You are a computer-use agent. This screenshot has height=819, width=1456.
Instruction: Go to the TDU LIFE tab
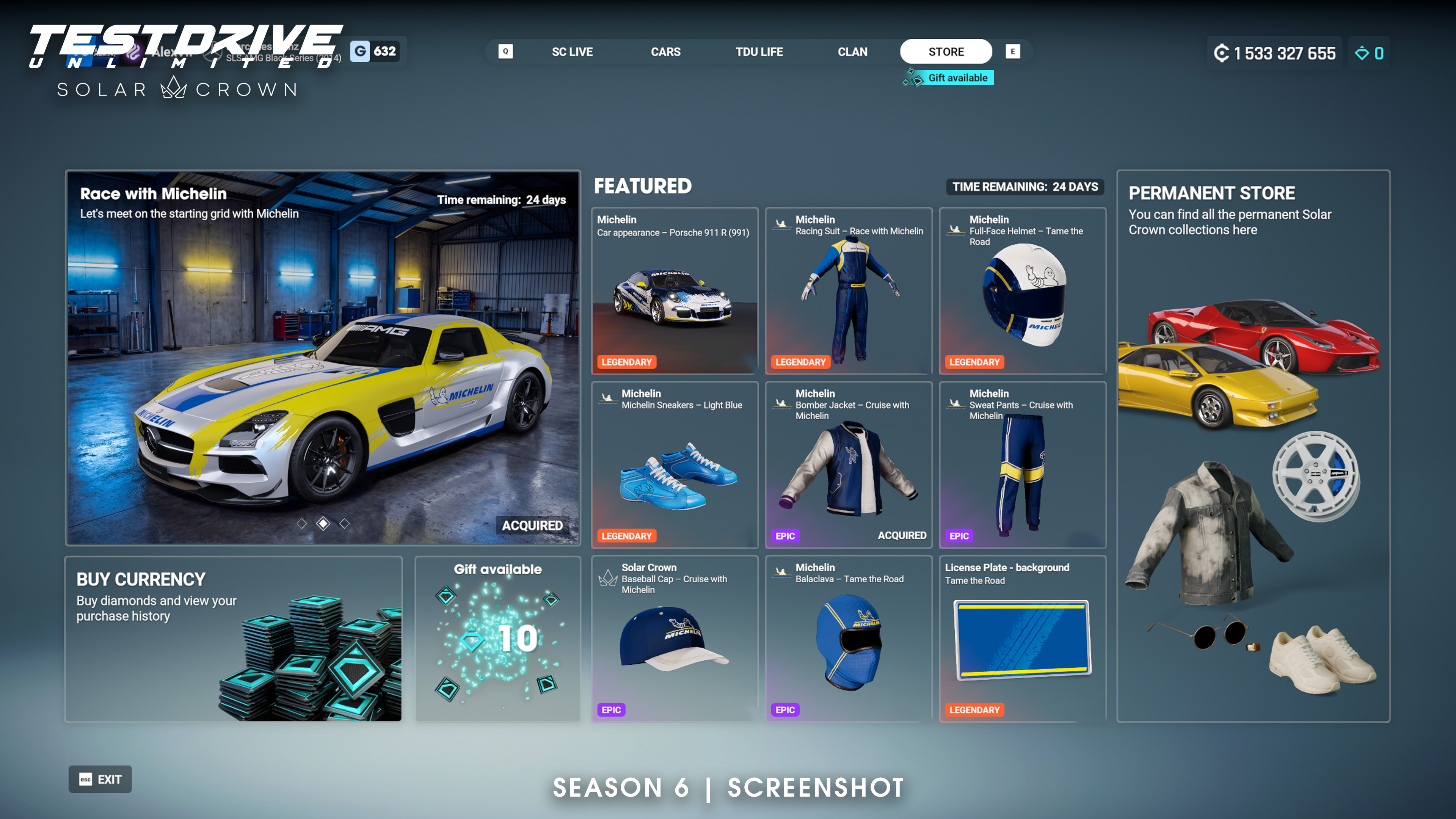point(759,52)
